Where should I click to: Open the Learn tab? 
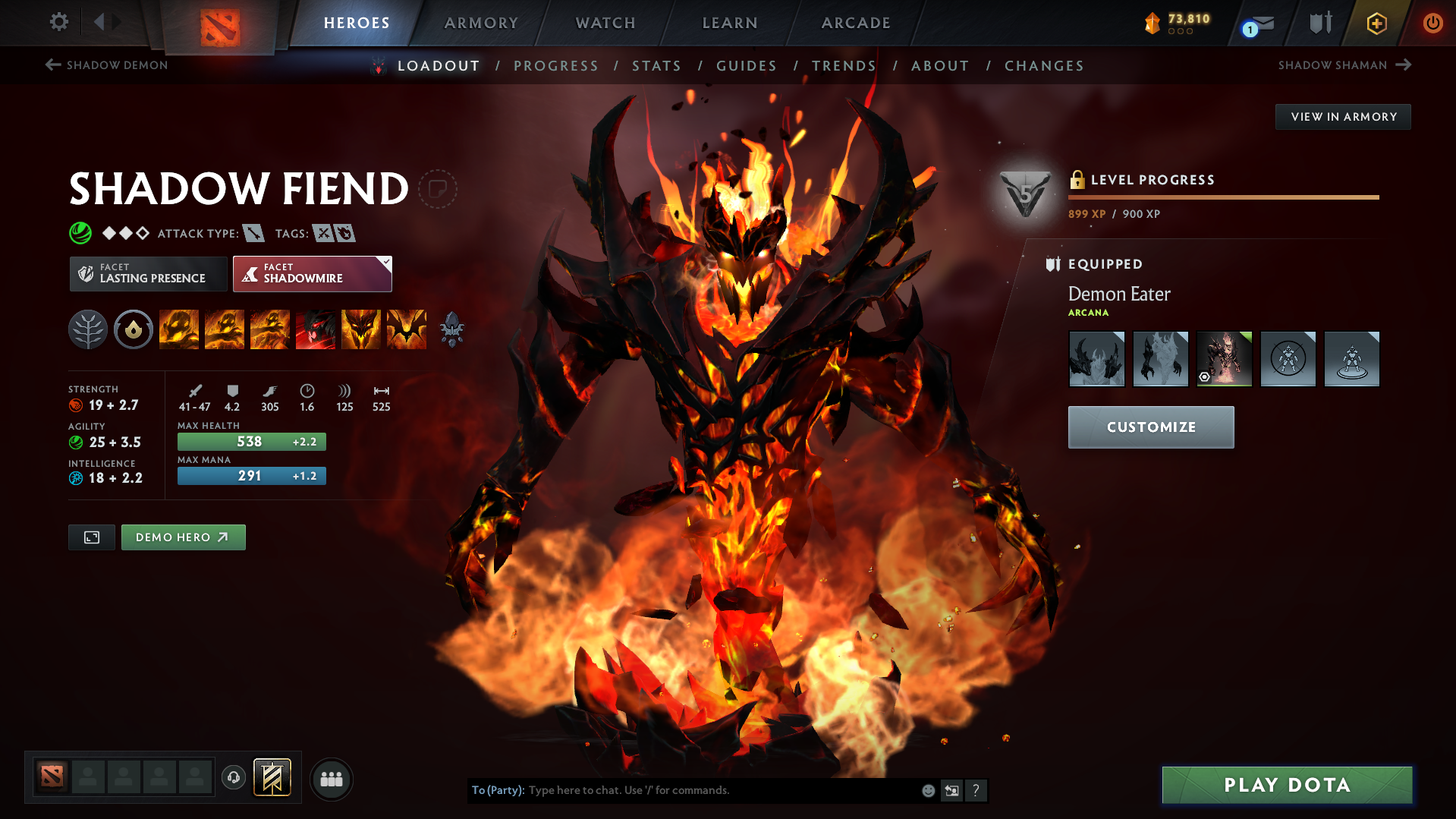click(x=730, y=23)
